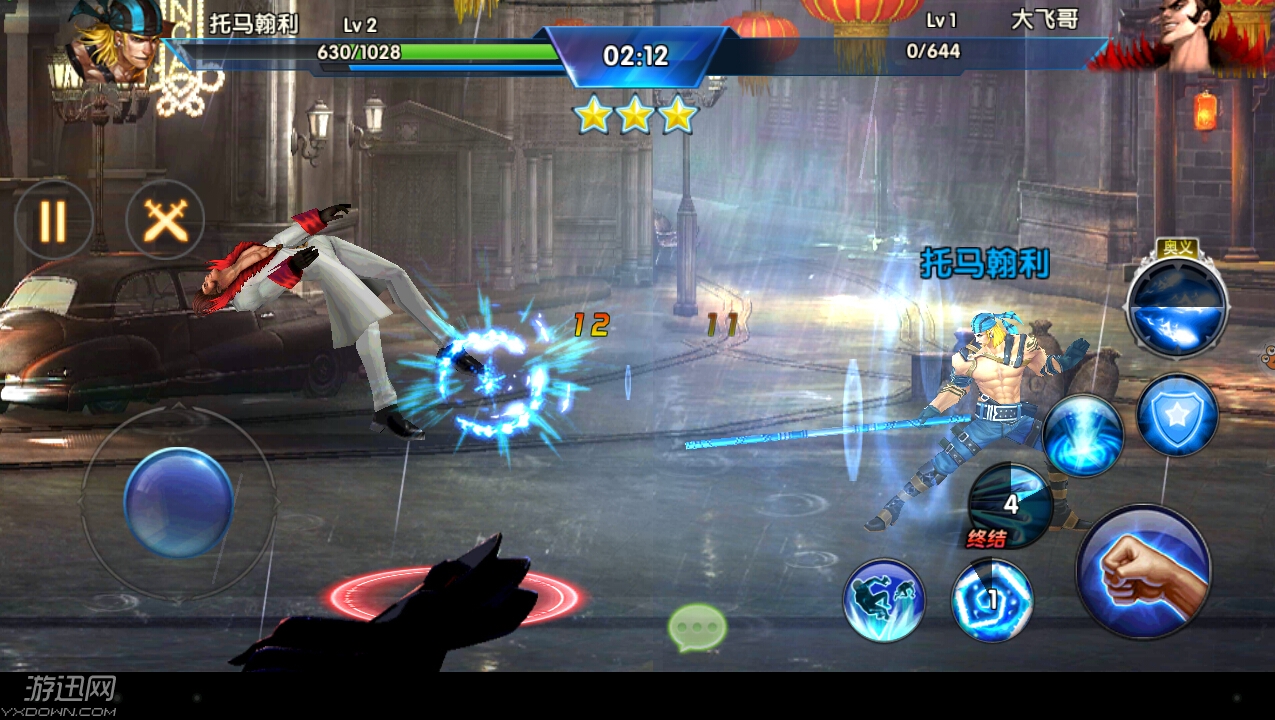
Task: Activate the lightning ring skill showing 1
Action: (x=991, y=600)
